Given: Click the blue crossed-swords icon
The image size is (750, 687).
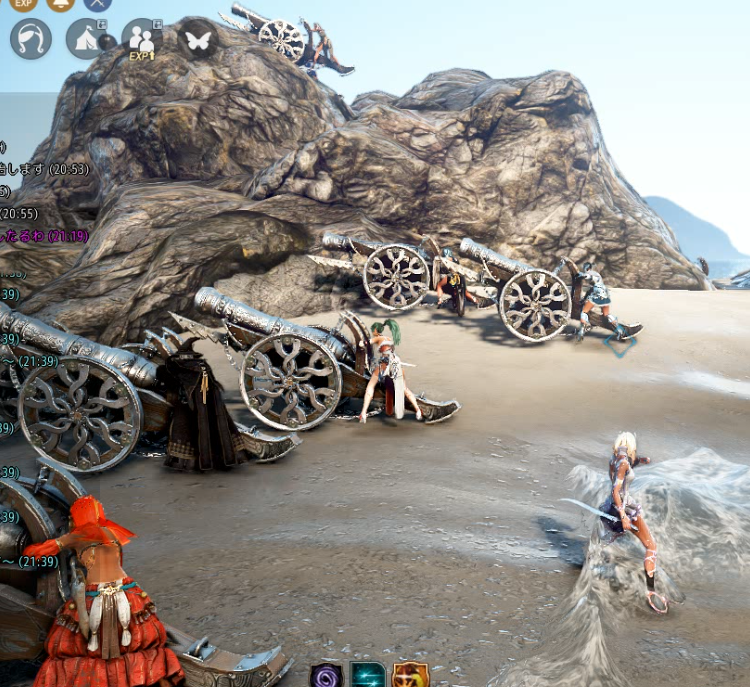Looking at the screenshot, I should tap(97, 3).
